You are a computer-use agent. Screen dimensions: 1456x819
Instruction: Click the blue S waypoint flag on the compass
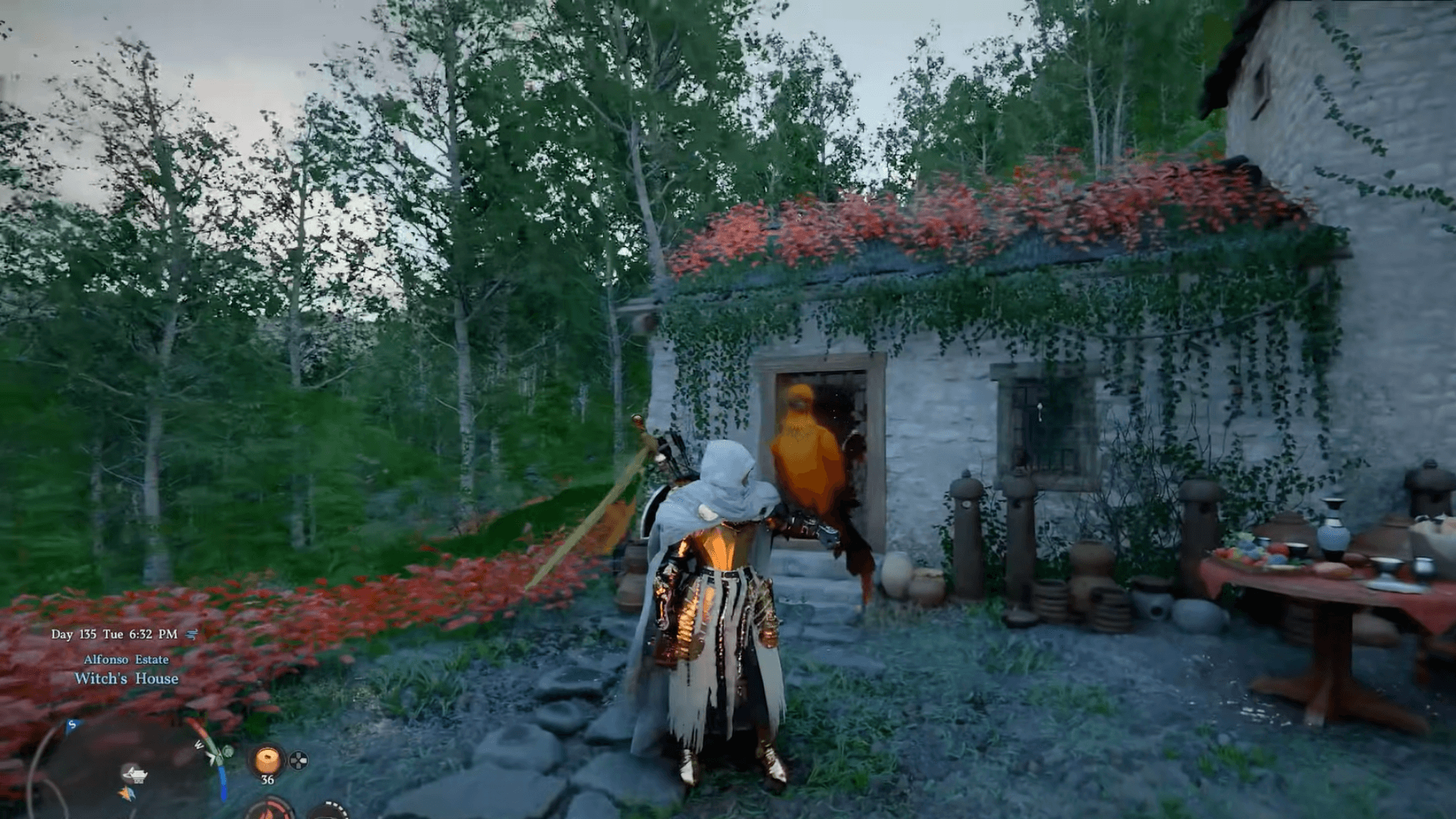click(71, 724)
